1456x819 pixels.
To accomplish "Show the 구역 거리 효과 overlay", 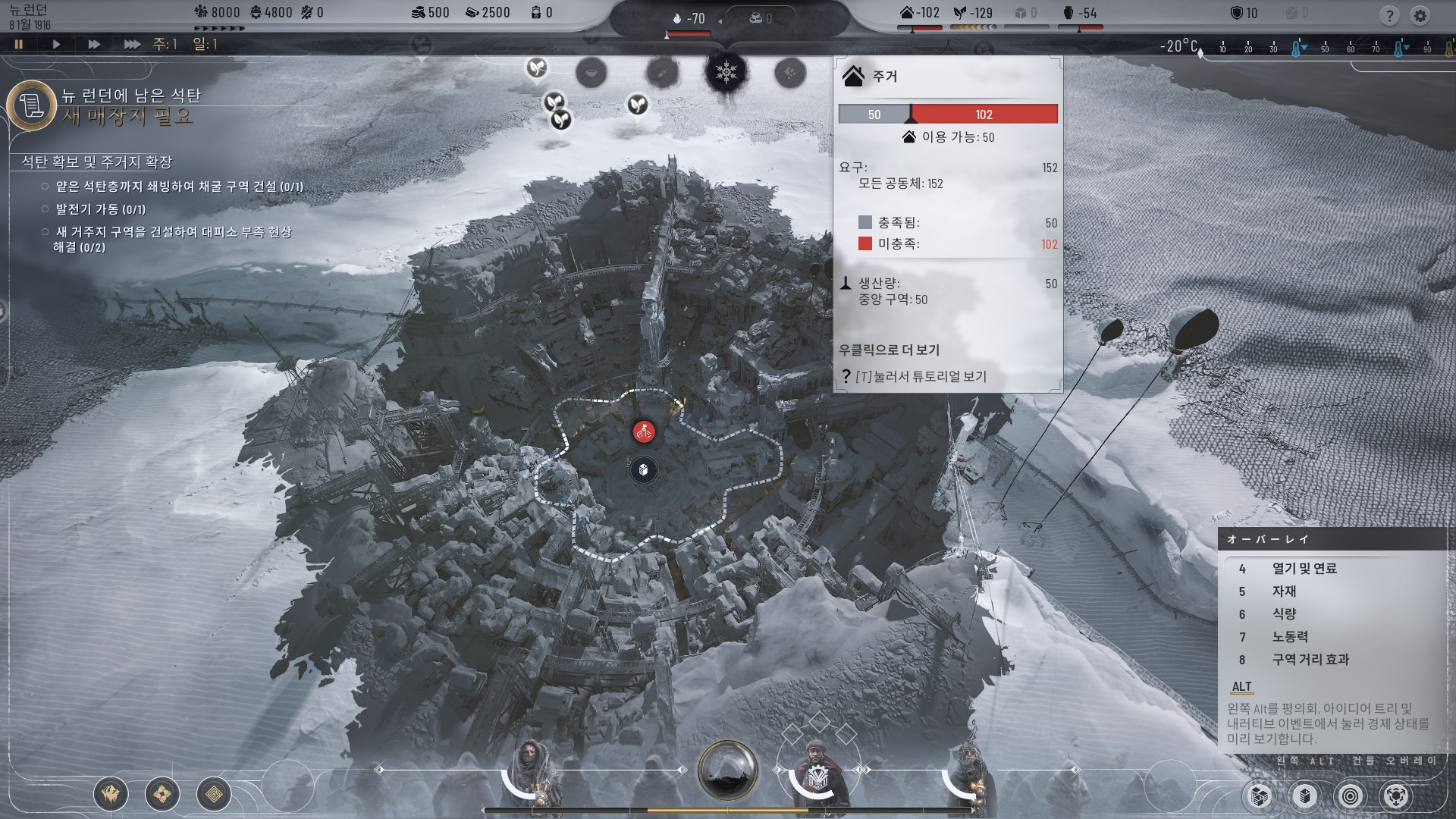I will pyautogui.click(x=1310, y=660).
